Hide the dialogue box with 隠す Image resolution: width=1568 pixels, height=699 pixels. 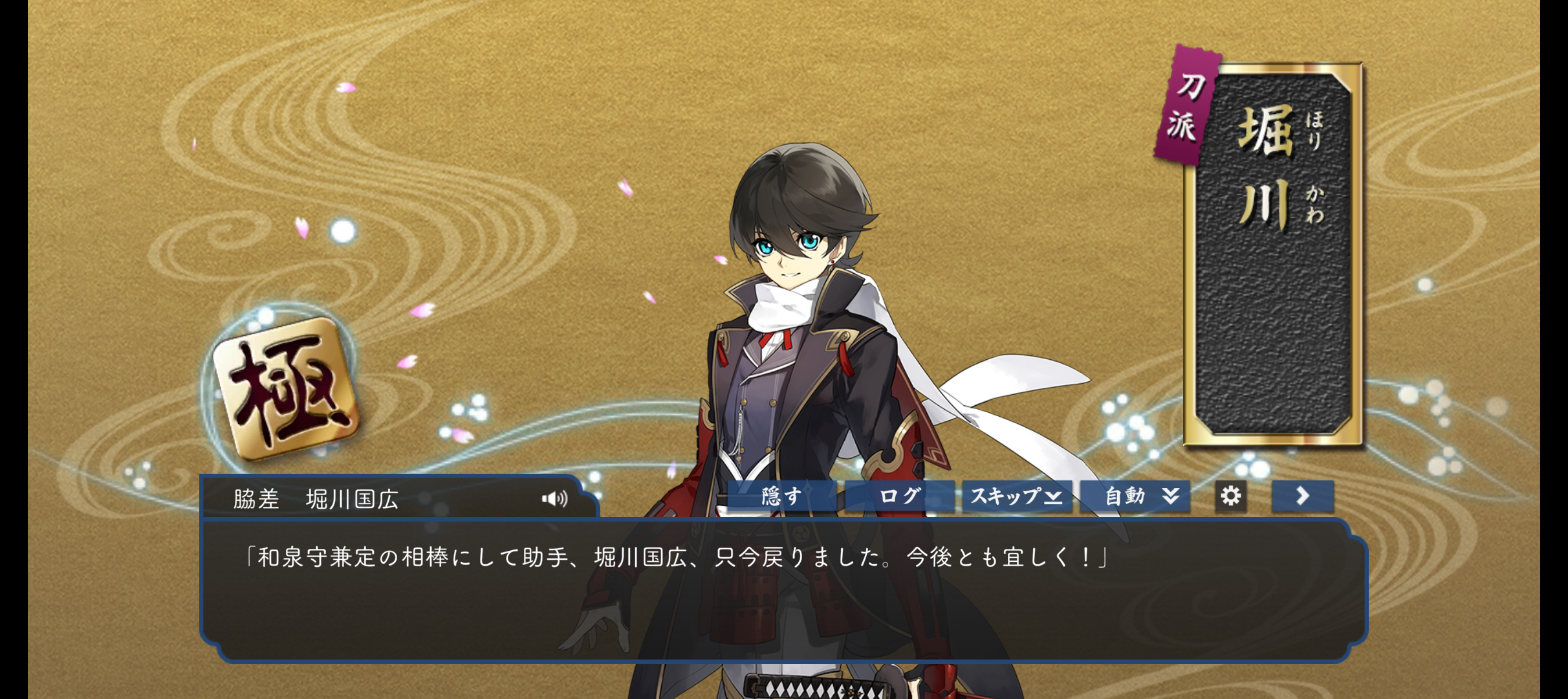click(781, 496)
